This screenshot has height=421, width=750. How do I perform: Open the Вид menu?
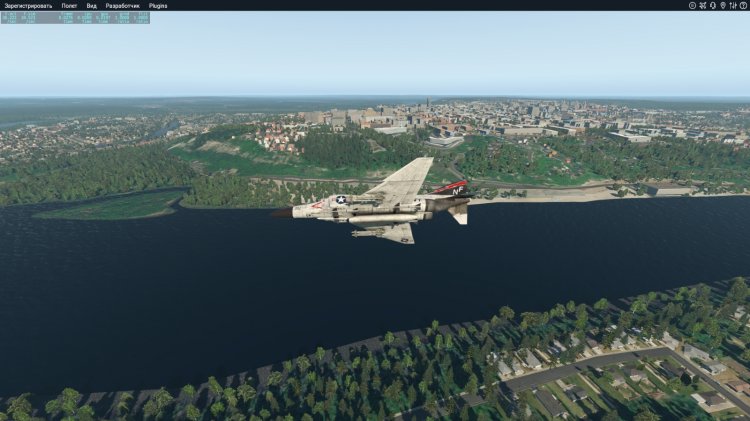click(92, 5)
